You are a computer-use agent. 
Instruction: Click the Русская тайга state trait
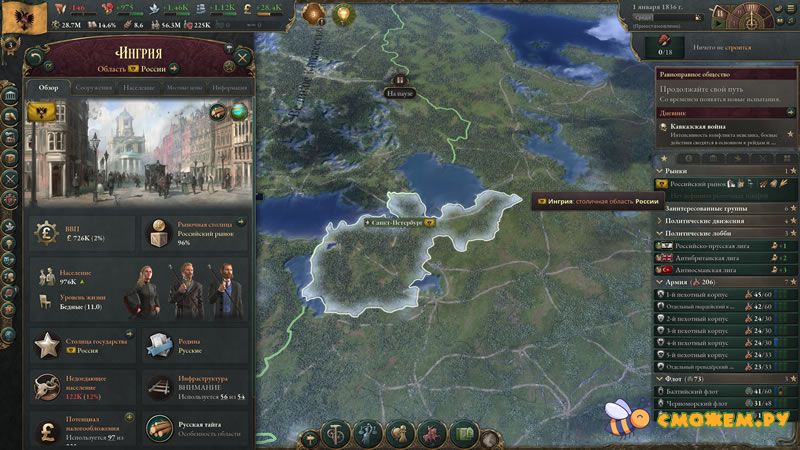(x=191, y=427)
